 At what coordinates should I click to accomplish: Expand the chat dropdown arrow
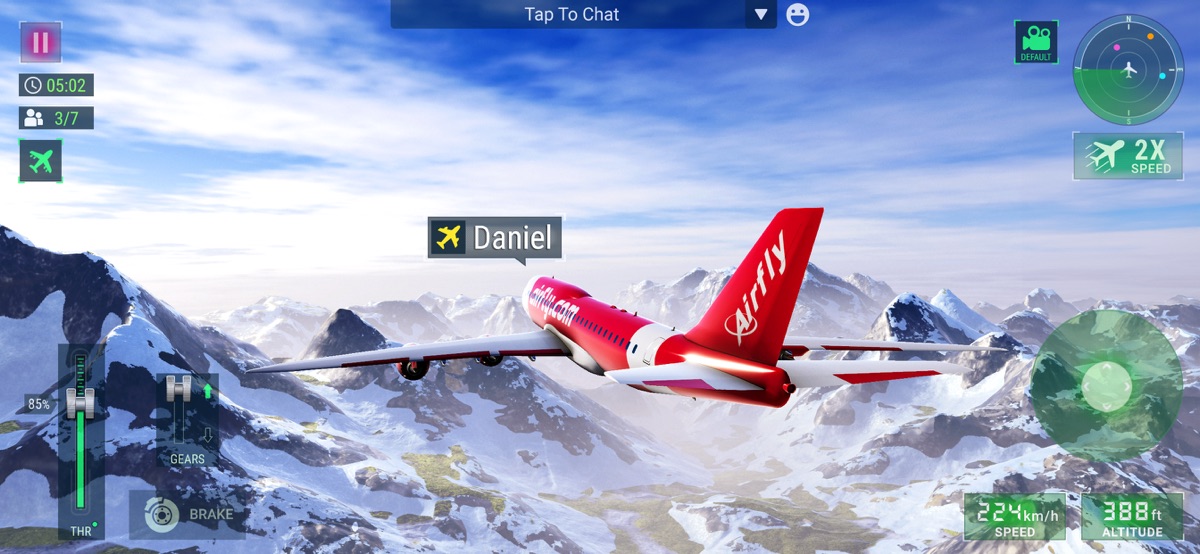pyautogui.click(x=761, y=14)
